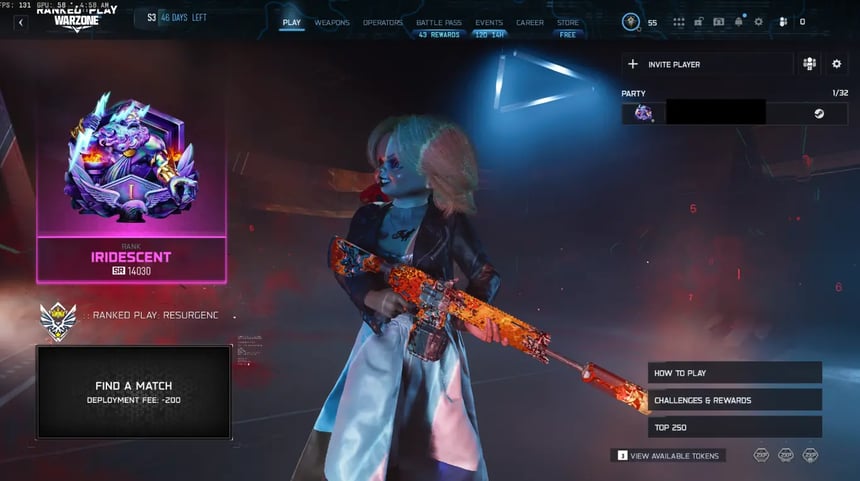Open the notifications bell icon
Screen dimensions: 860x481
click(739, 22)
